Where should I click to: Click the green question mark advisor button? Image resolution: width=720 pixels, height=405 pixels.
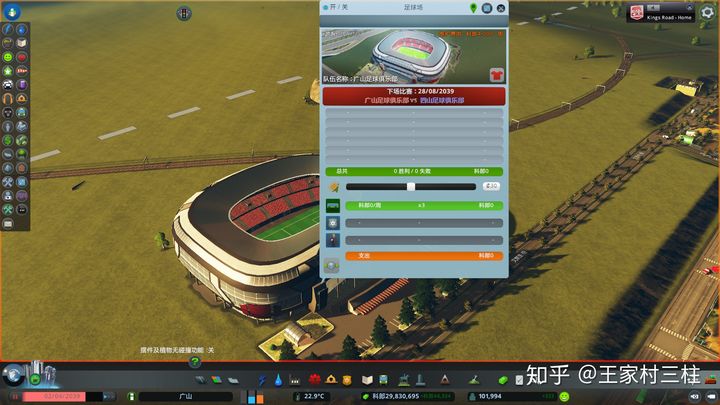195,362
